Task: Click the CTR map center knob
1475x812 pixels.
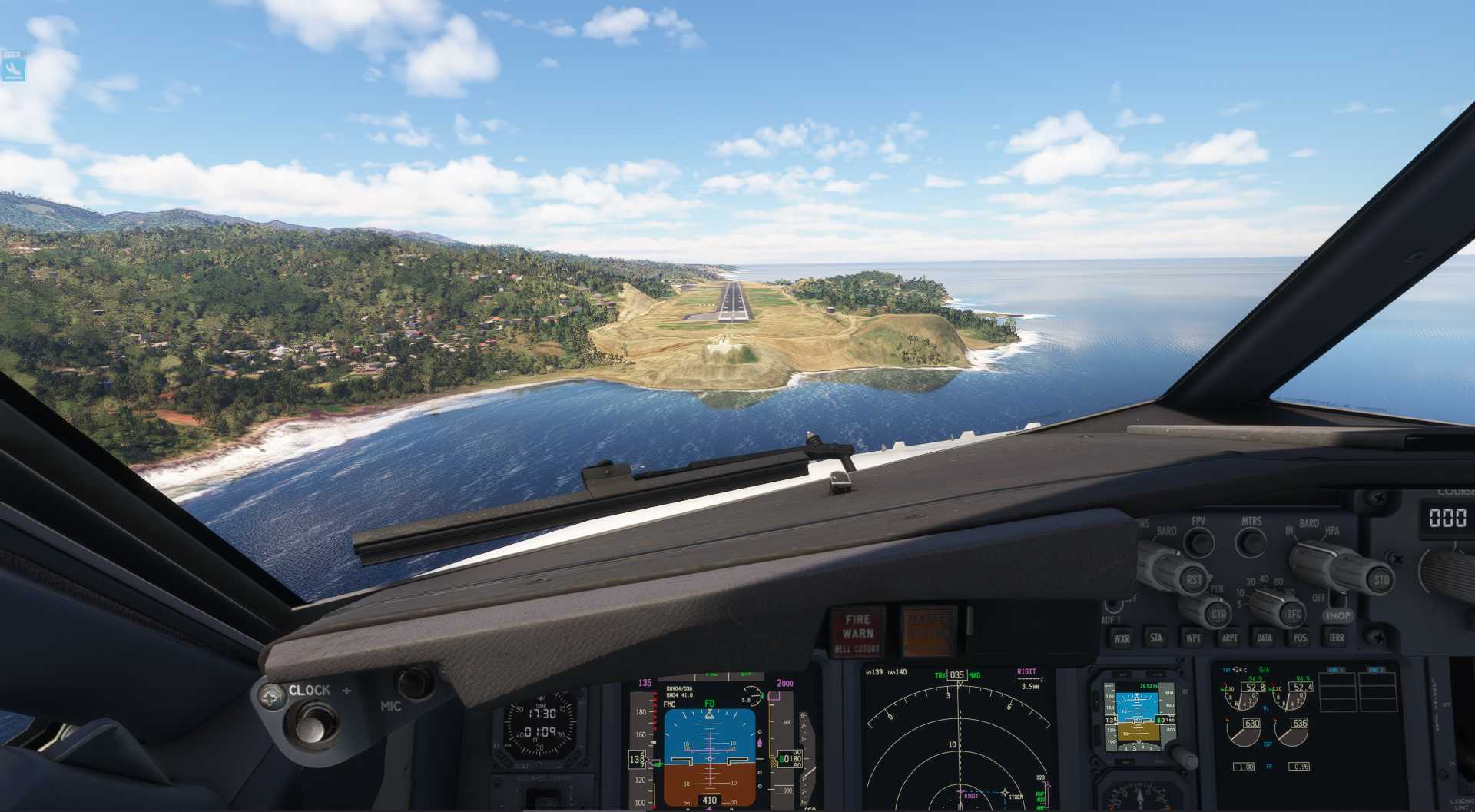Action: click(1218, 615)
